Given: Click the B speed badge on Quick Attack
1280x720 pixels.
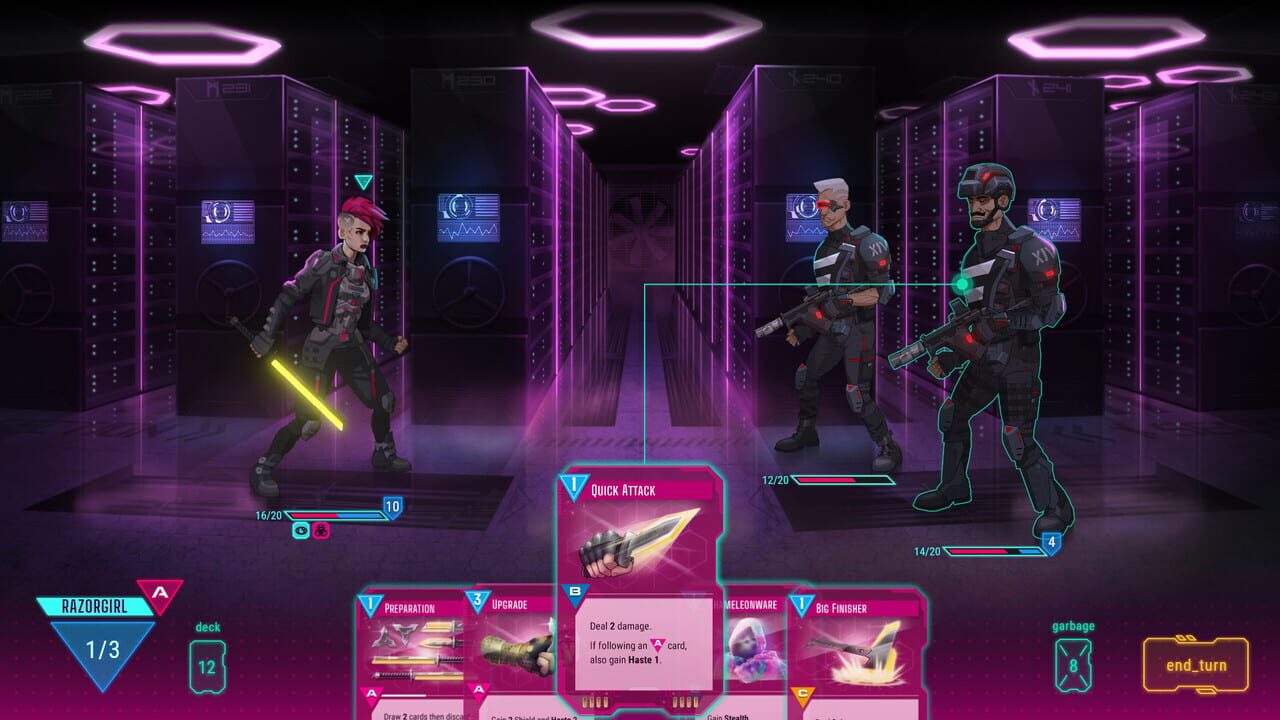Looking at the screenshot, I should click(576, 590).
